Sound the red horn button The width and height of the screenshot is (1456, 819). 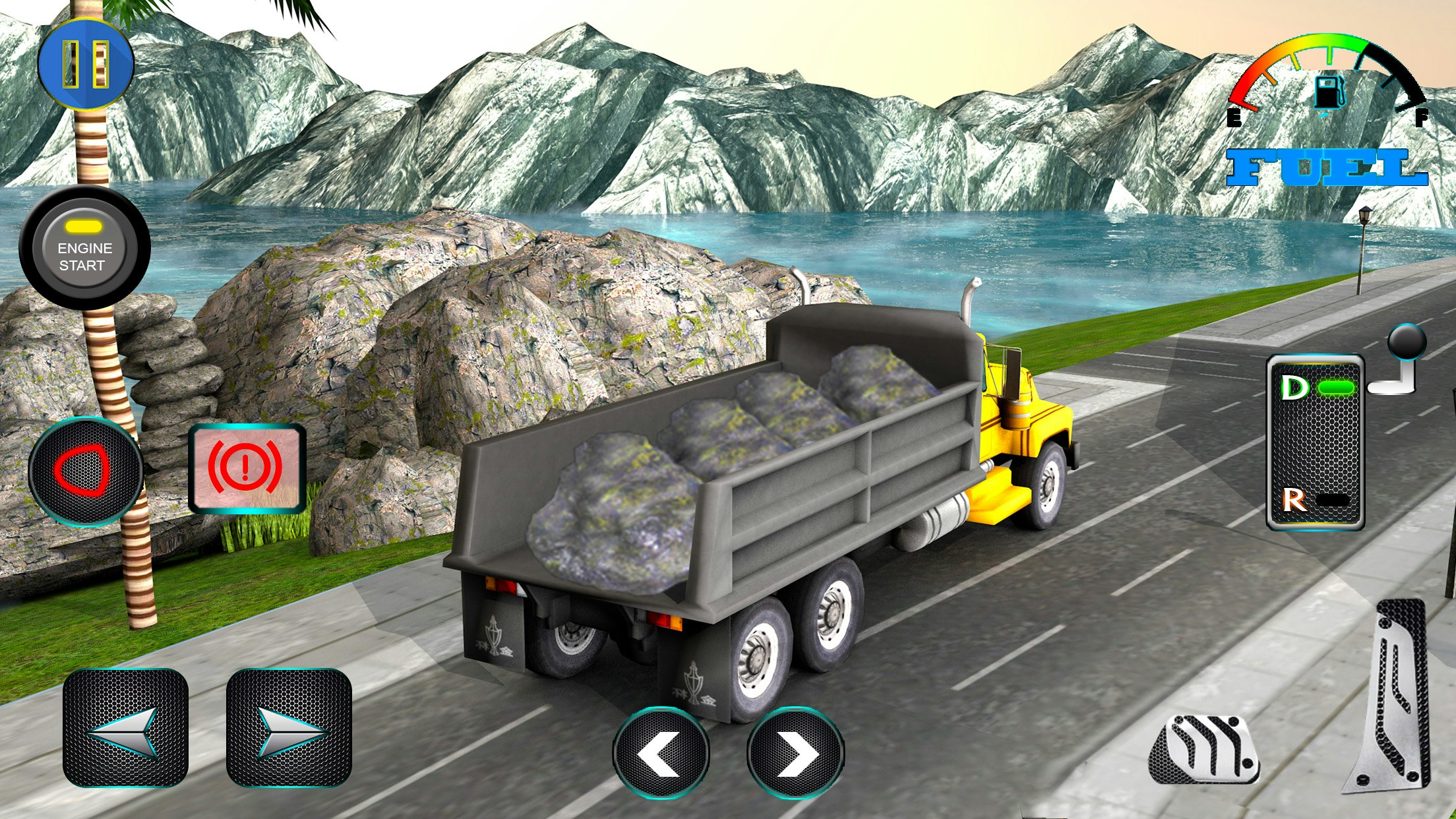pyautogui.click(x=85, y=471)
